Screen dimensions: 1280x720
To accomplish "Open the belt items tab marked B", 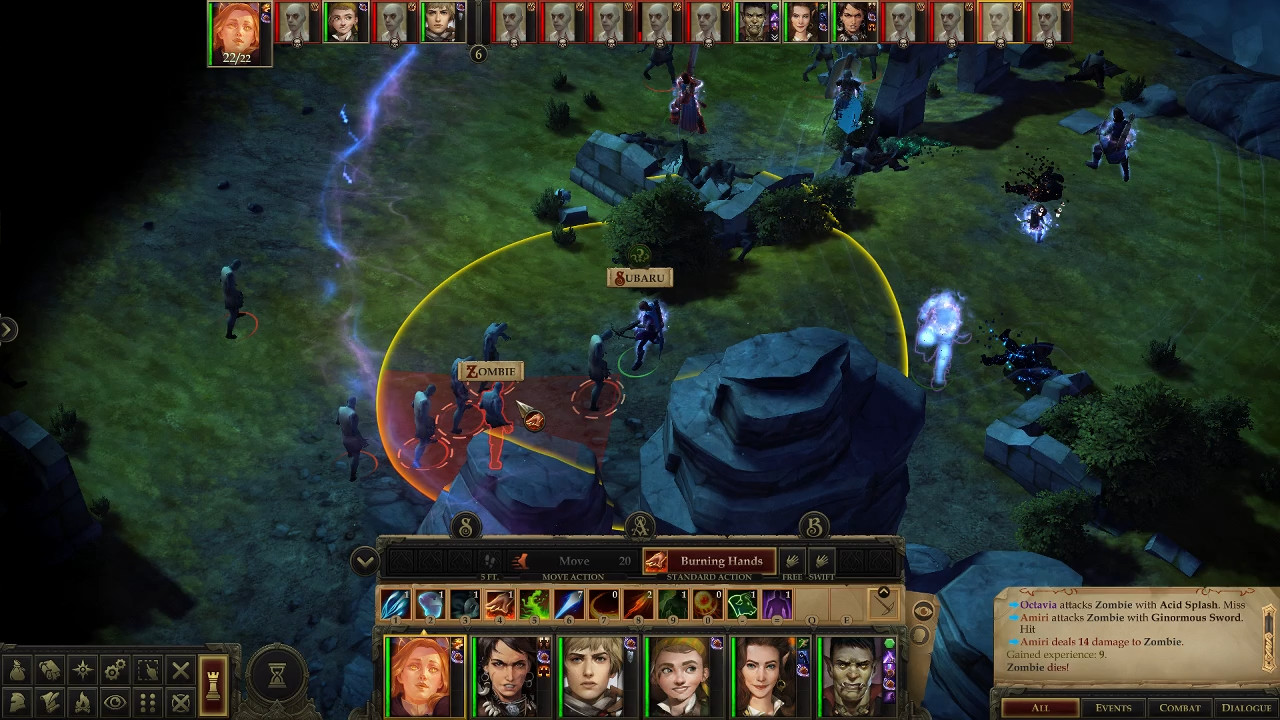I will pos(814,526).
